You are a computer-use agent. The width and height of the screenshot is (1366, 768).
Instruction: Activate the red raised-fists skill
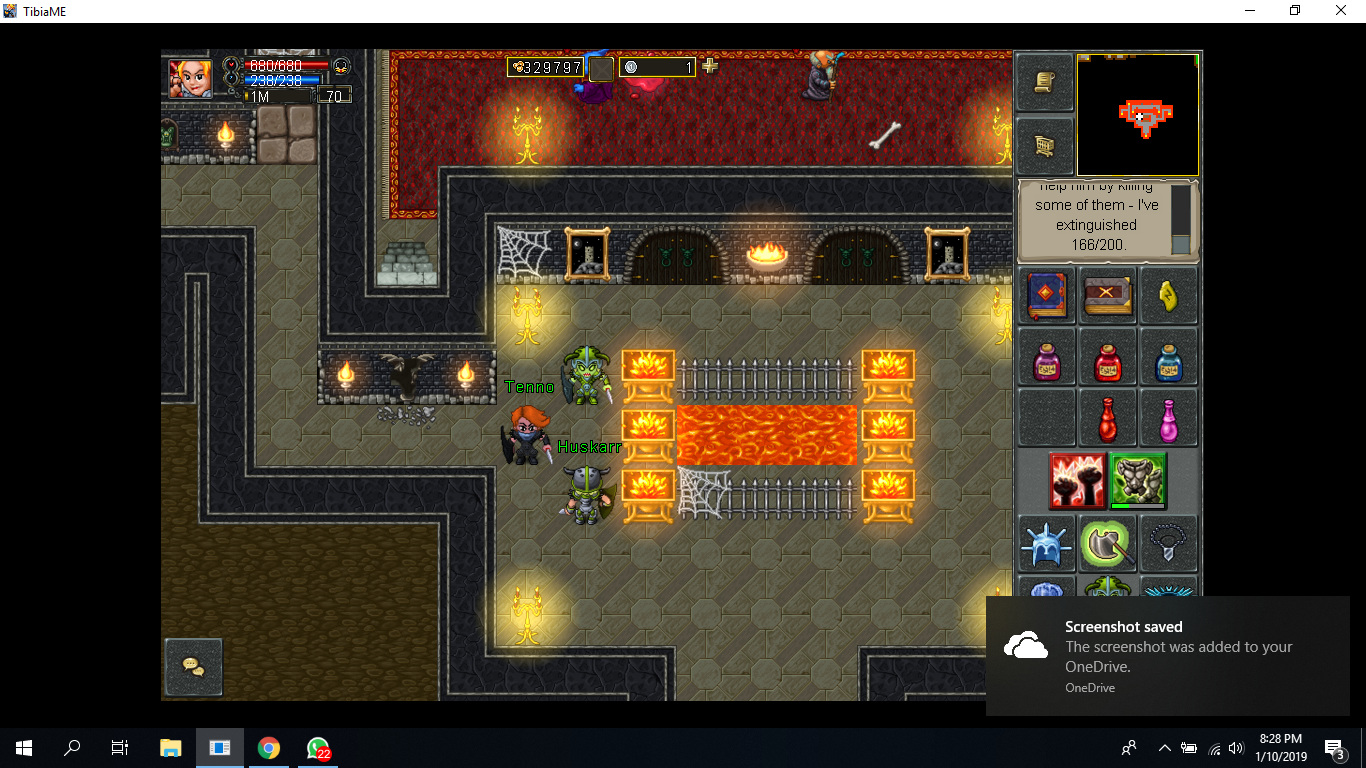(1078, 481)
